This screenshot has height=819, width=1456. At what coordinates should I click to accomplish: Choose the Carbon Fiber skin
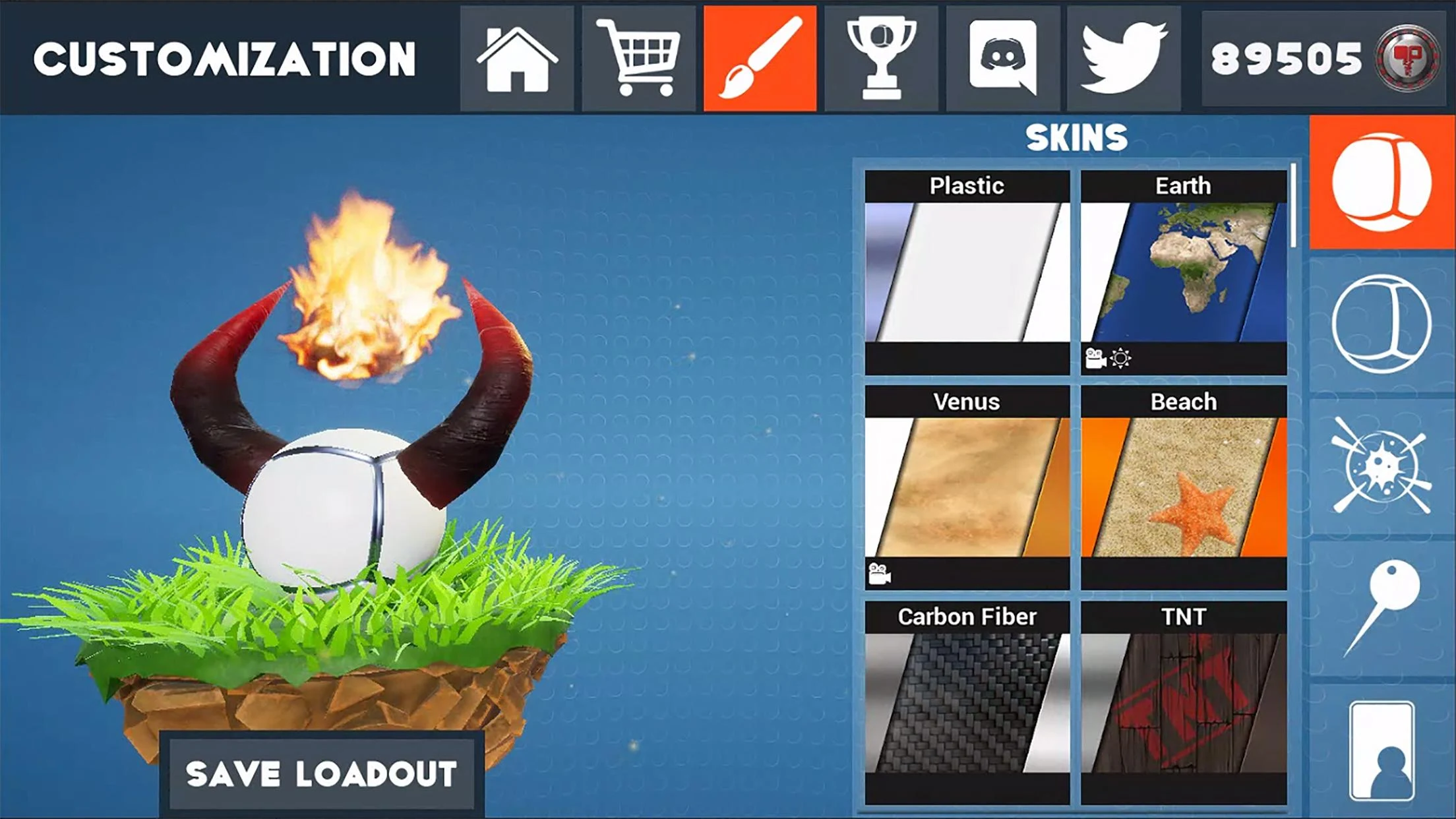[x=967, y=702]
